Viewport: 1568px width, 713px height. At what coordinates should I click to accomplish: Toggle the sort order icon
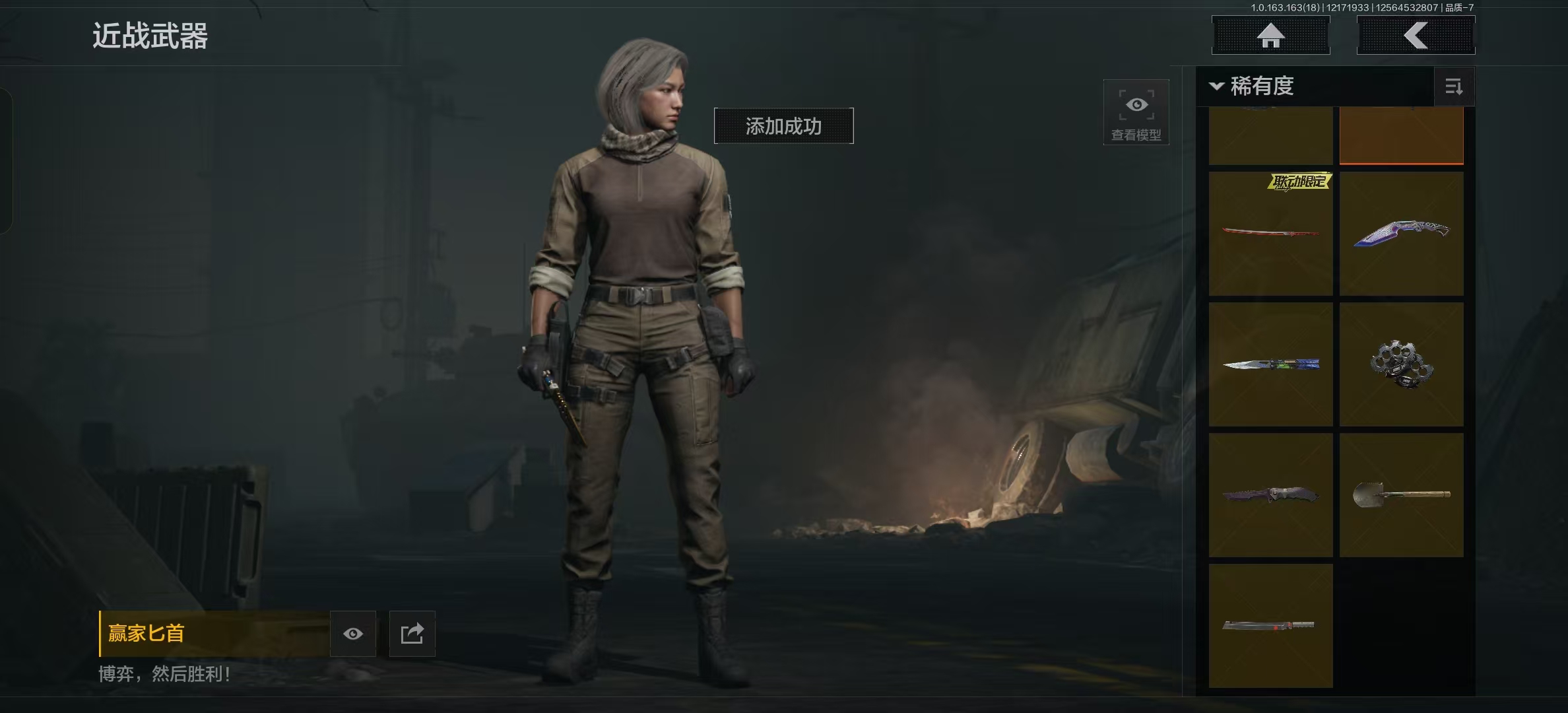point(1454,86)
